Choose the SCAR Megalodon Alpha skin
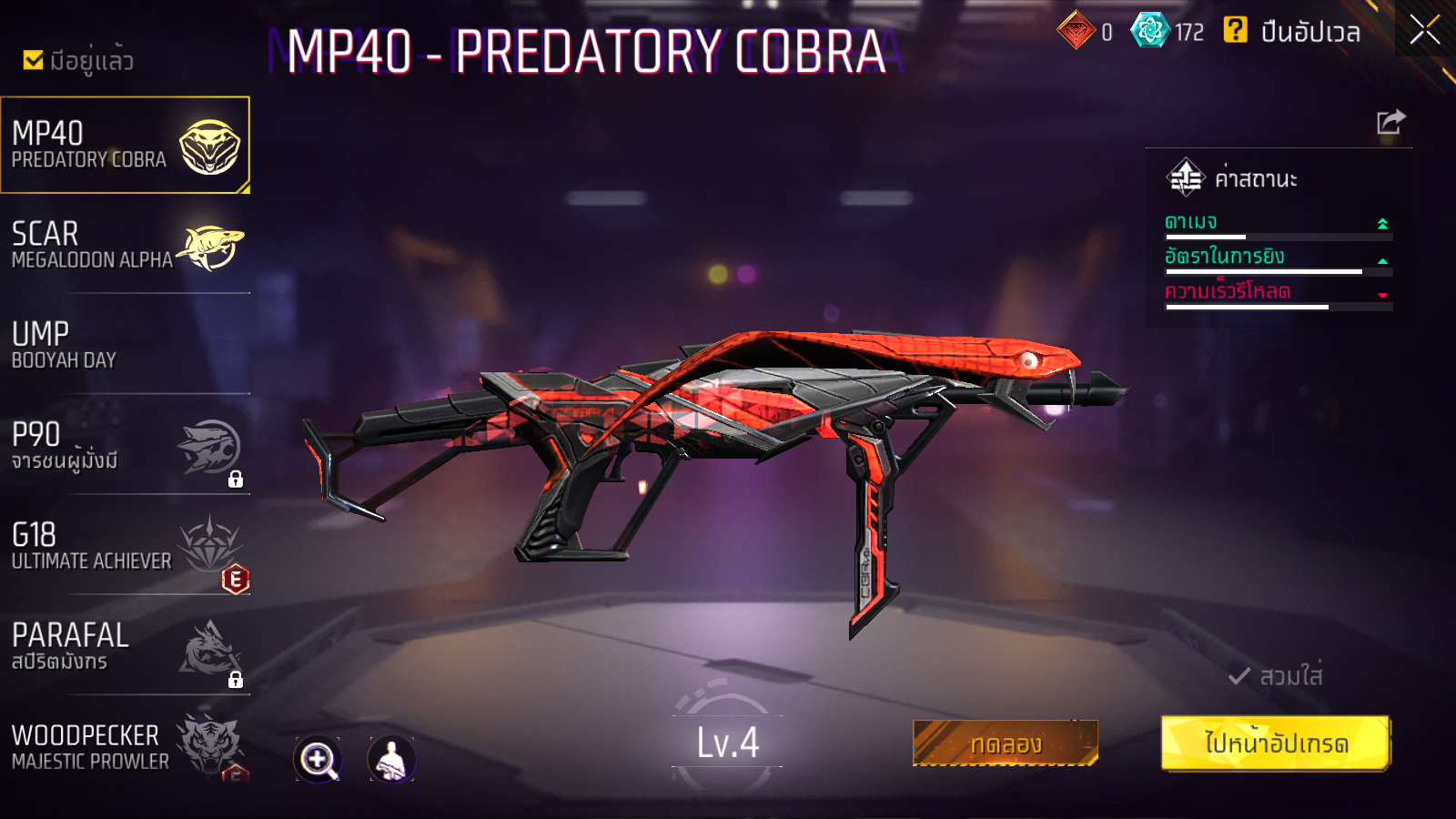This screenshot has width=1456, height=819. [x=125, y=246]
